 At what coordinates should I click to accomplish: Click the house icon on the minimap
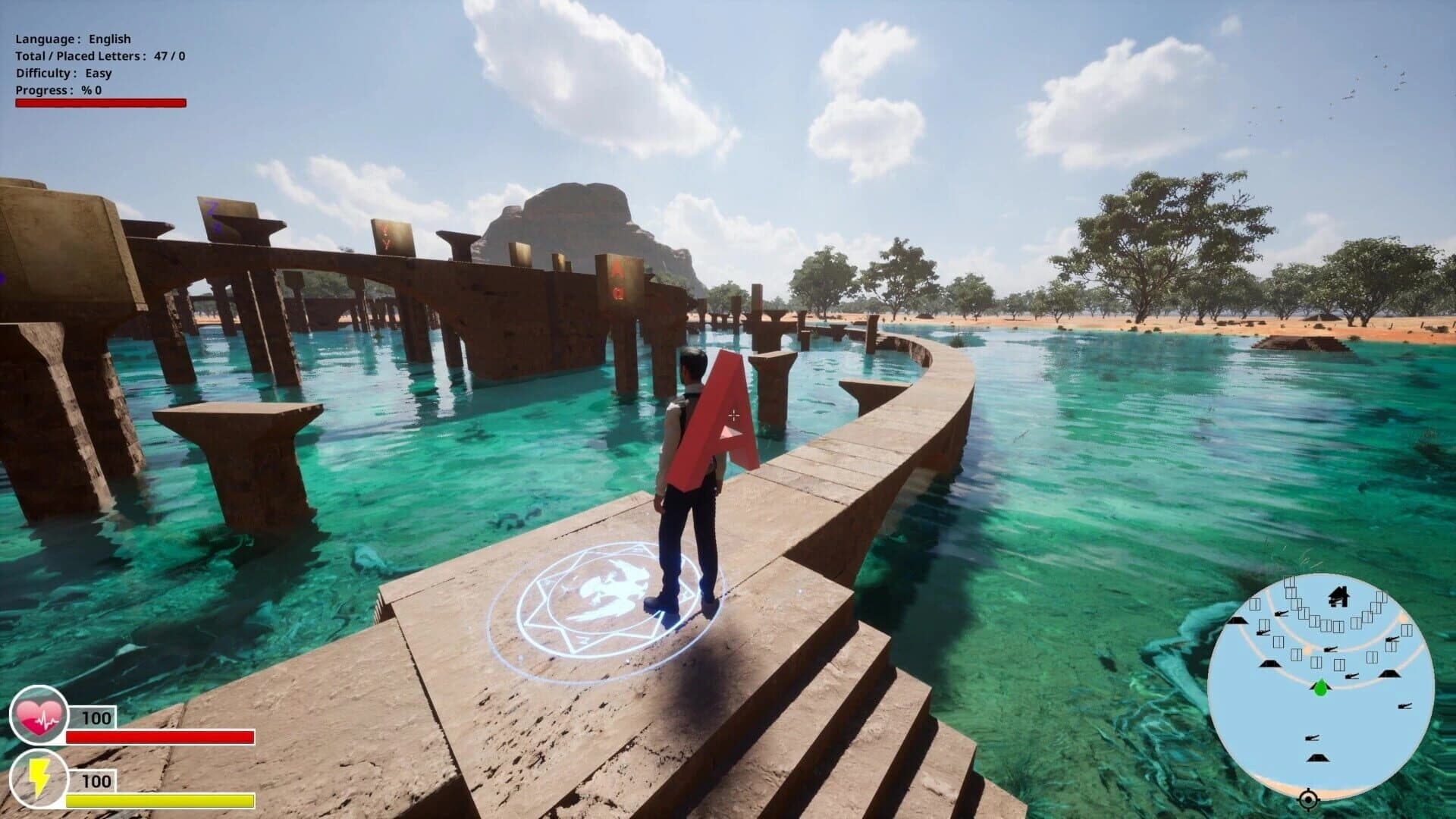click(1339, 597)
